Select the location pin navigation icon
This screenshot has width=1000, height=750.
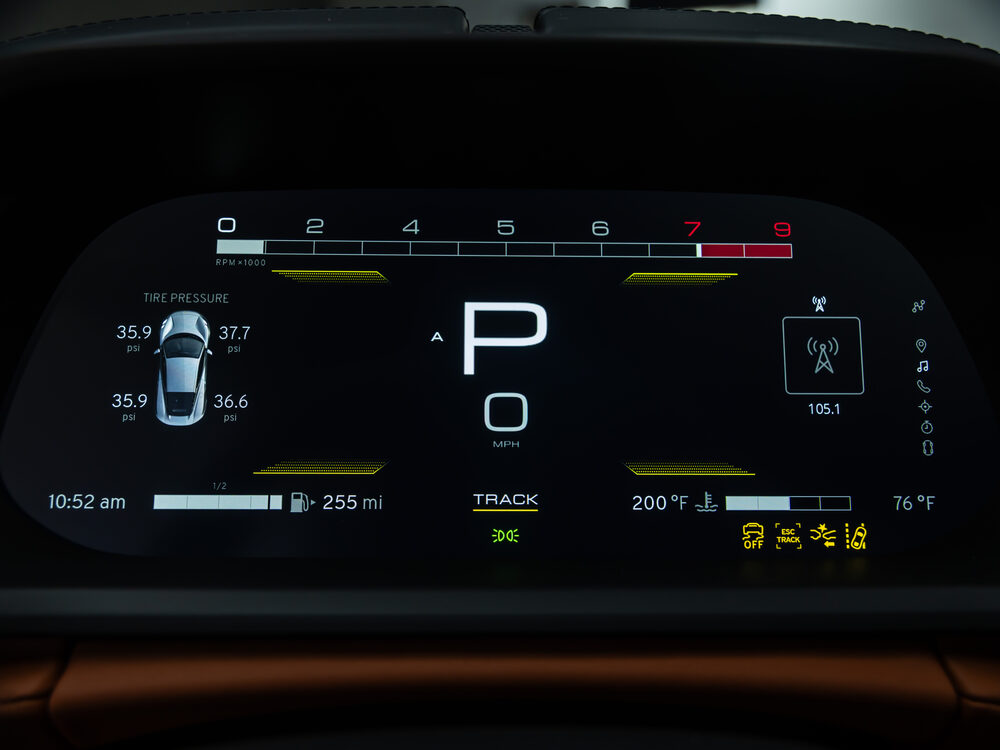tap(921, 346)
